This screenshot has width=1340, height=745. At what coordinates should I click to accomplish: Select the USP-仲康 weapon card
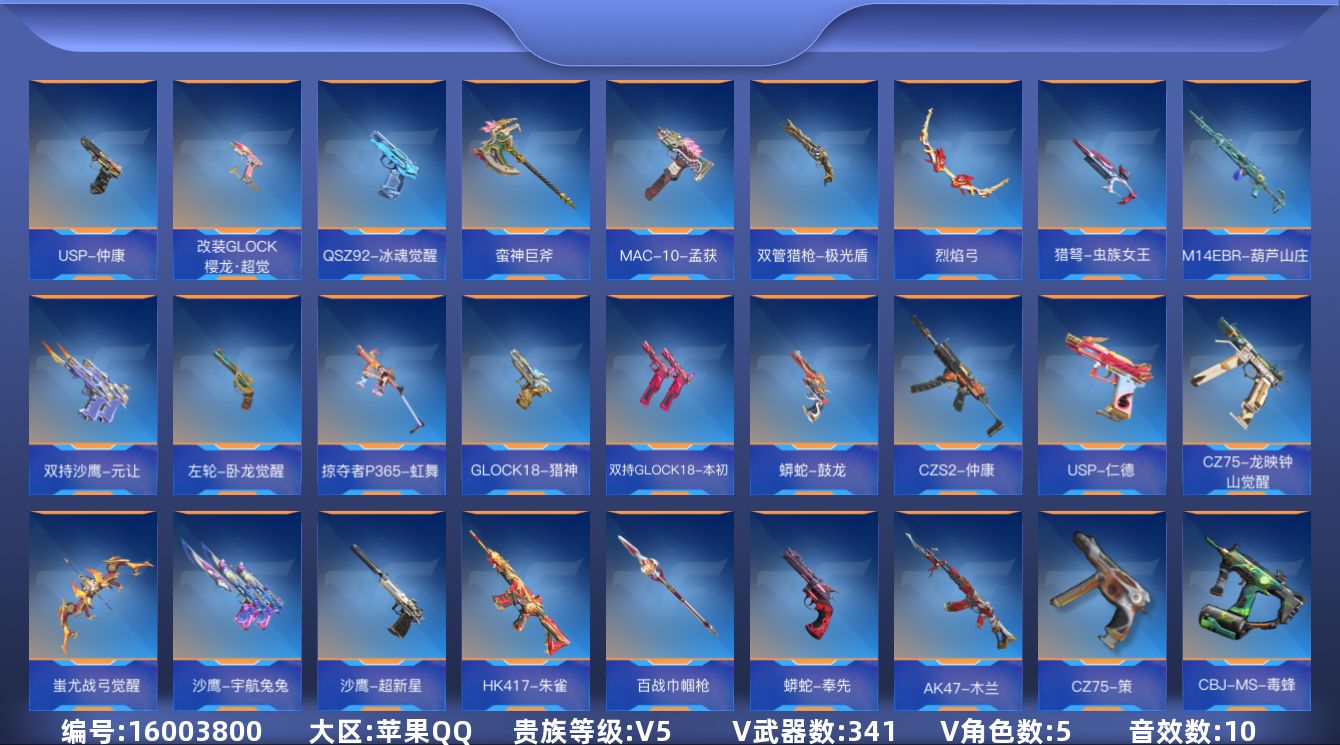coord(93,170)
